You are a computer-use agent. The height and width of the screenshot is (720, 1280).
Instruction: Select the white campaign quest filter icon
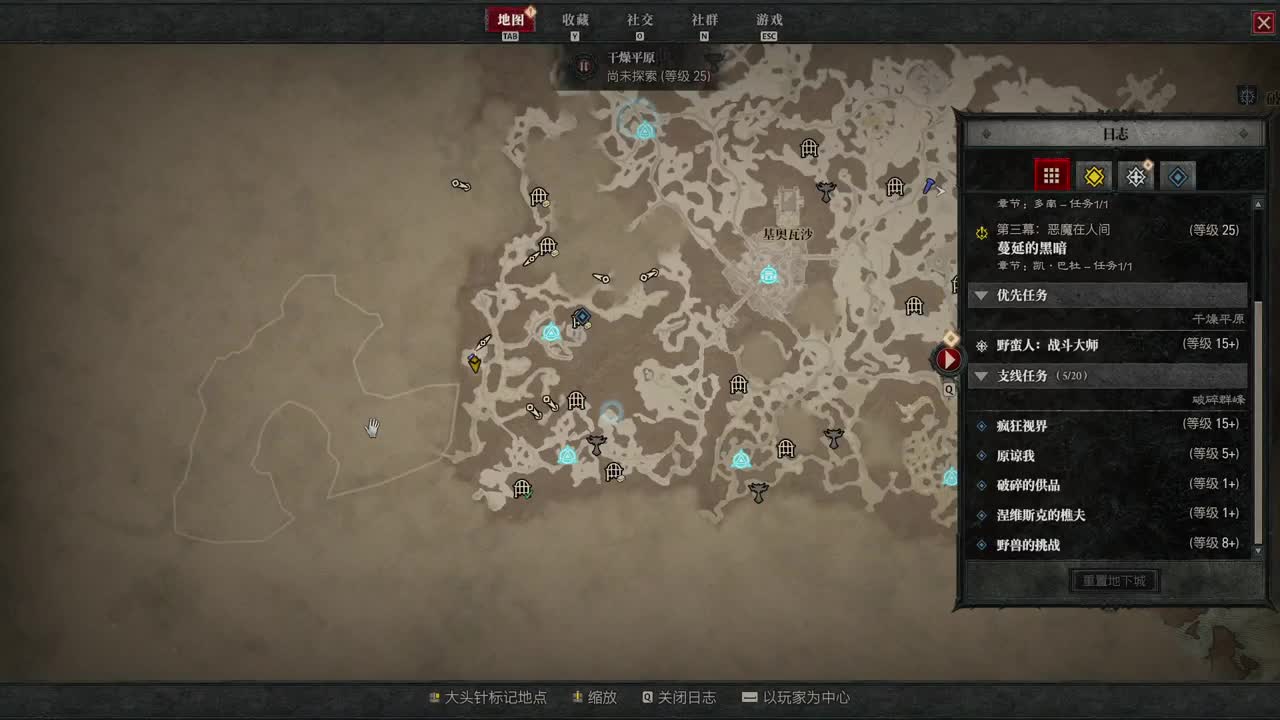coord(1135,175)
